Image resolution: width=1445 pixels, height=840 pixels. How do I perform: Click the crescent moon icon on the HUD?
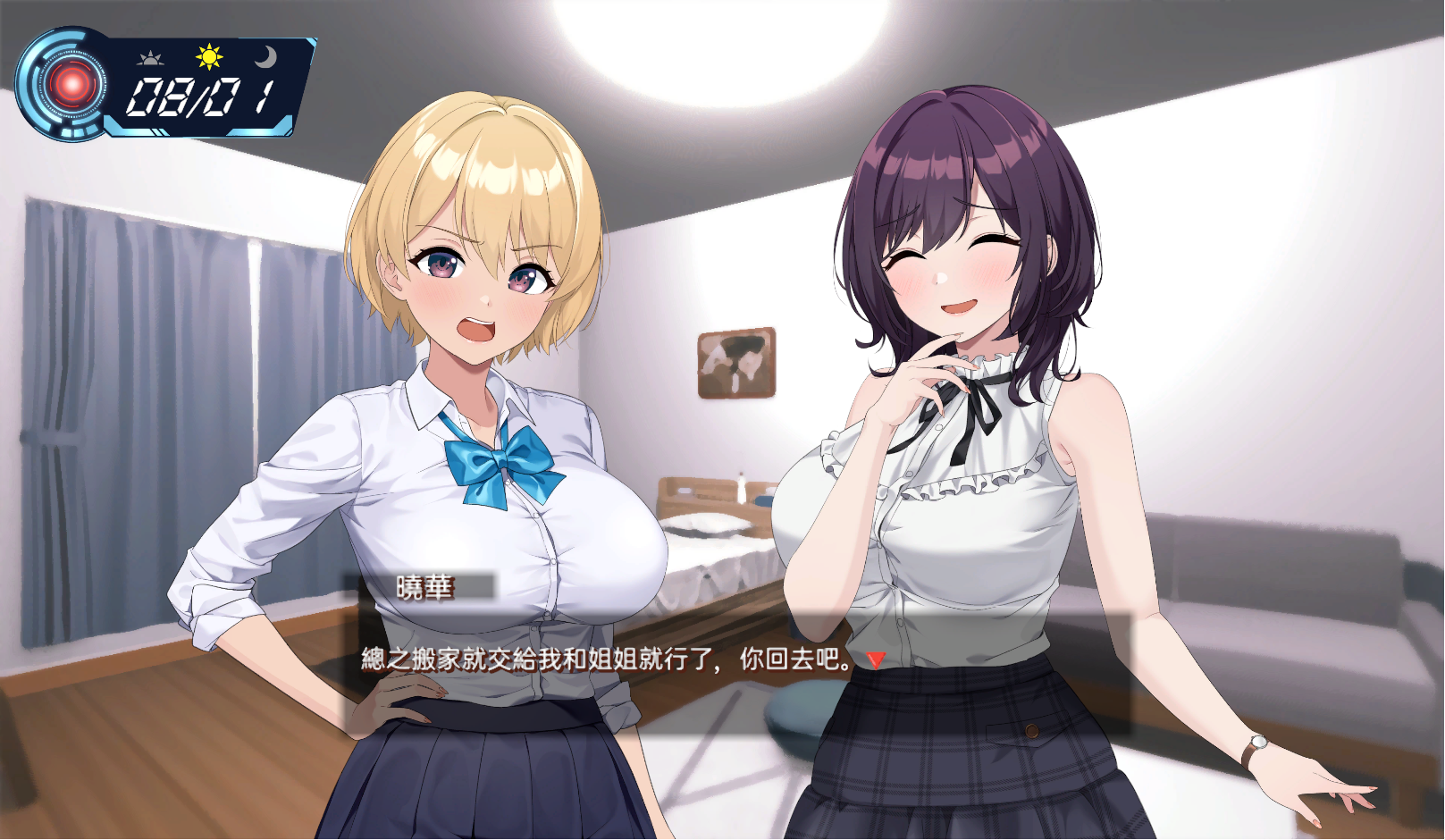tap(265, 57)
